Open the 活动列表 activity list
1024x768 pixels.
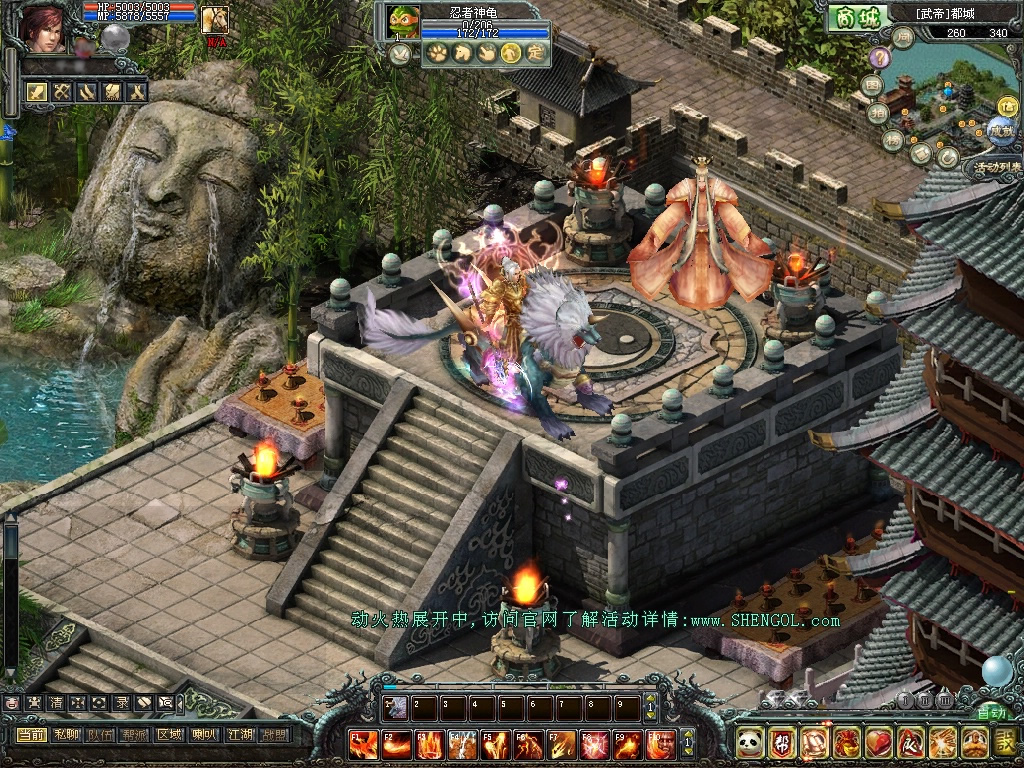996,167
